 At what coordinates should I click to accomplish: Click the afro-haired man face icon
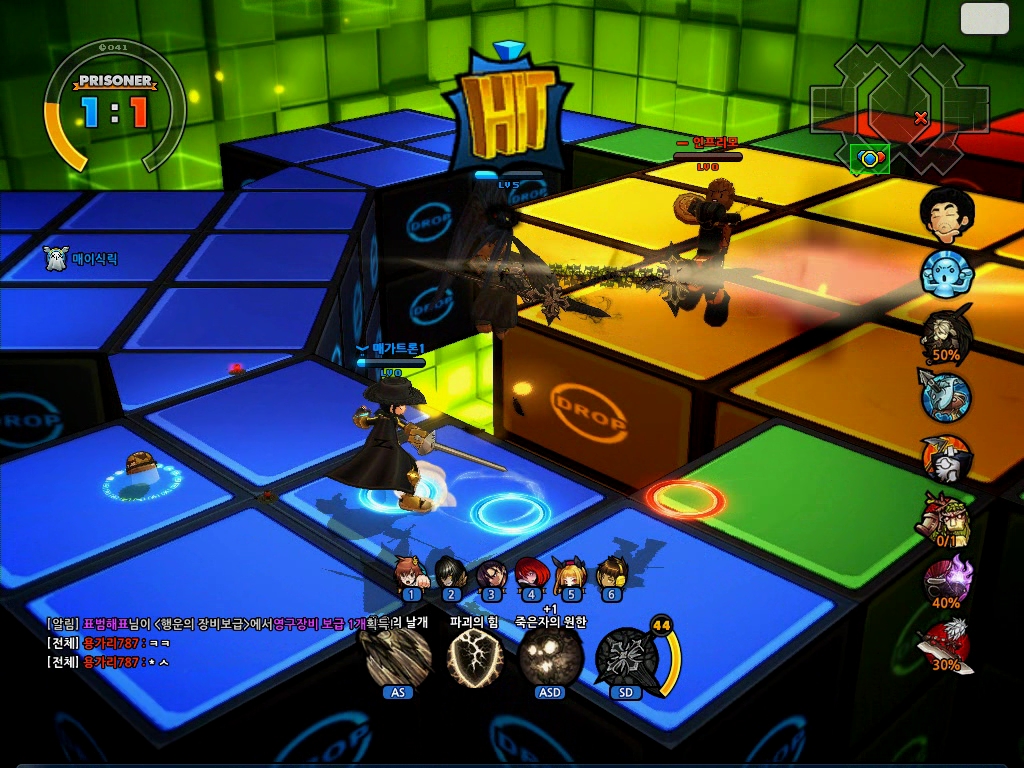point(946,212)
